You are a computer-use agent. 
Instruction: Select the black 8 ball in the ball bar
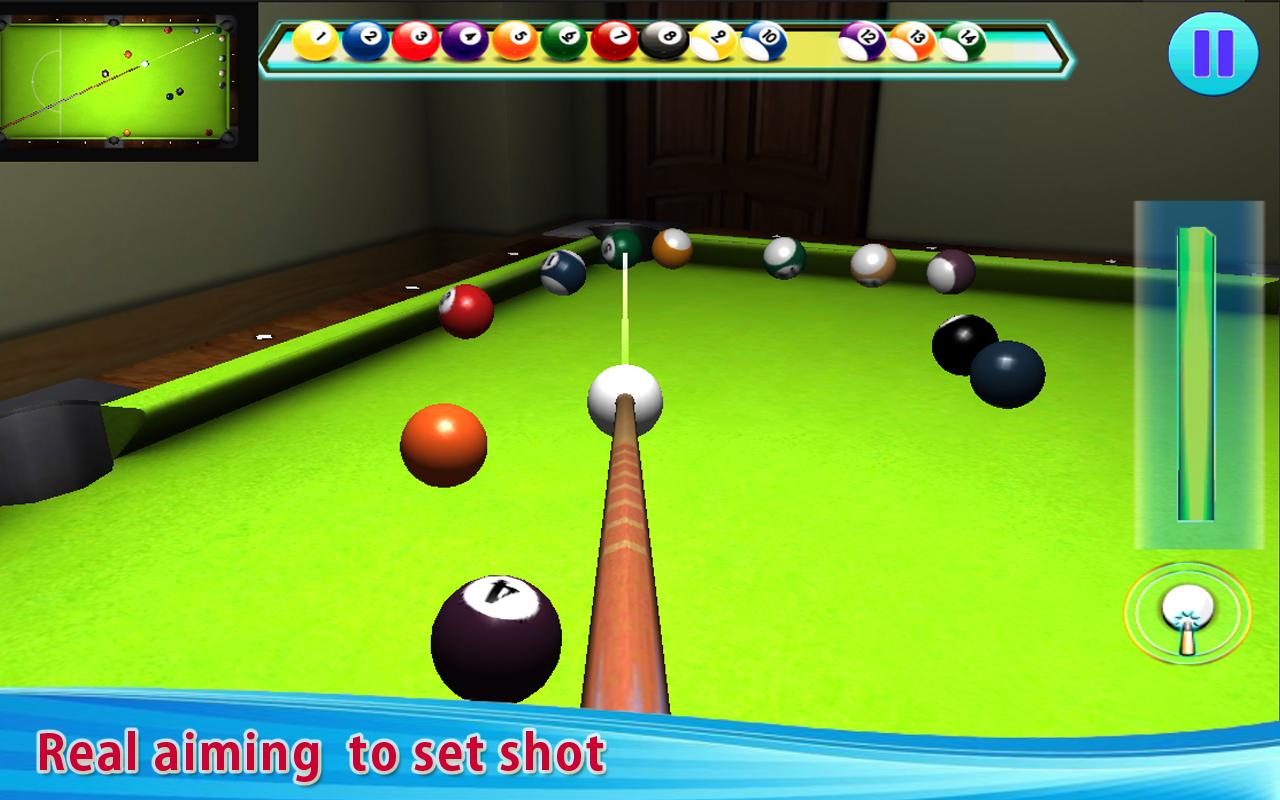(665, 42)
